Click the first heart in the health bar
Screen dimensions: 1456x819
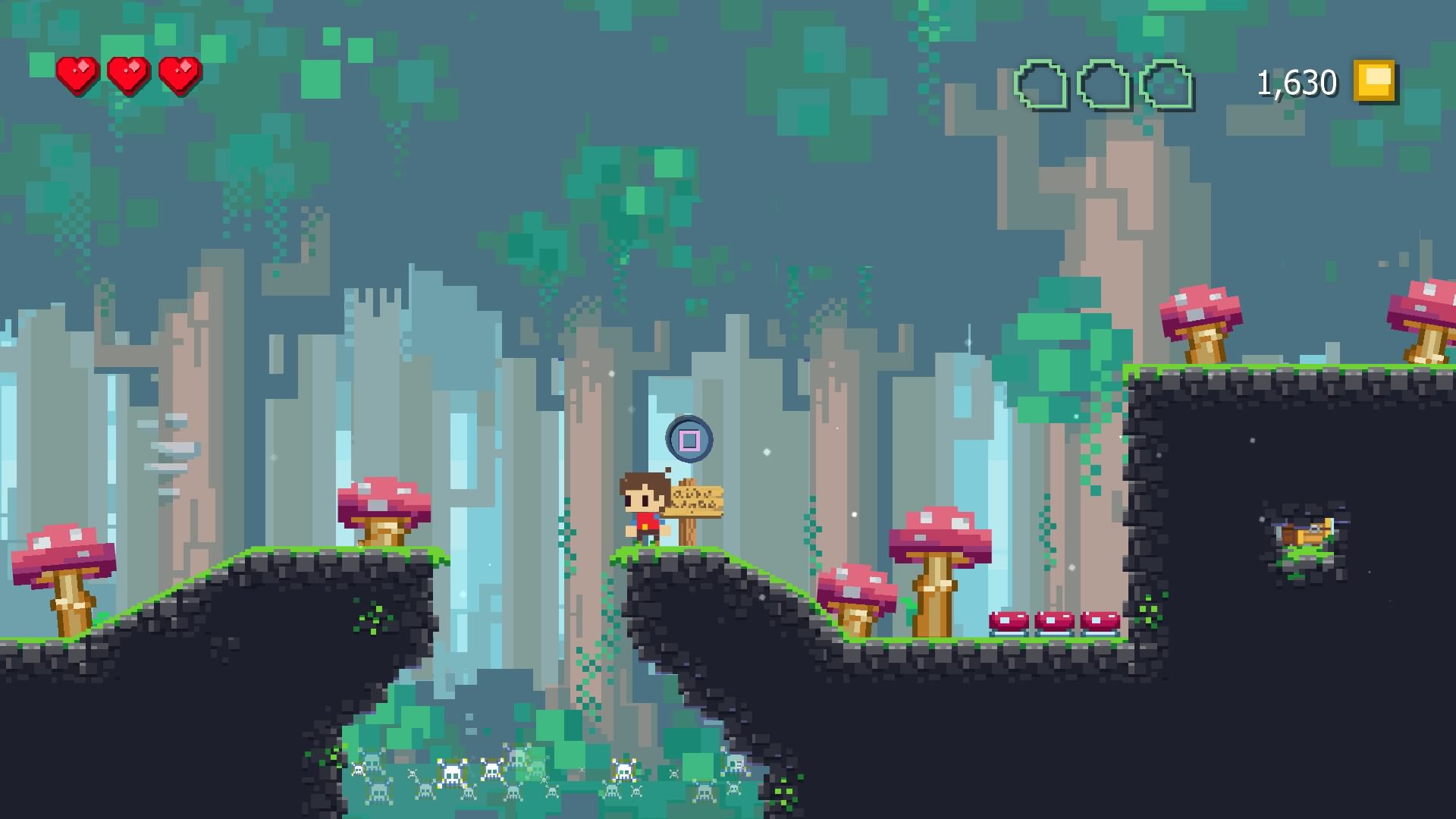point(76,74)
